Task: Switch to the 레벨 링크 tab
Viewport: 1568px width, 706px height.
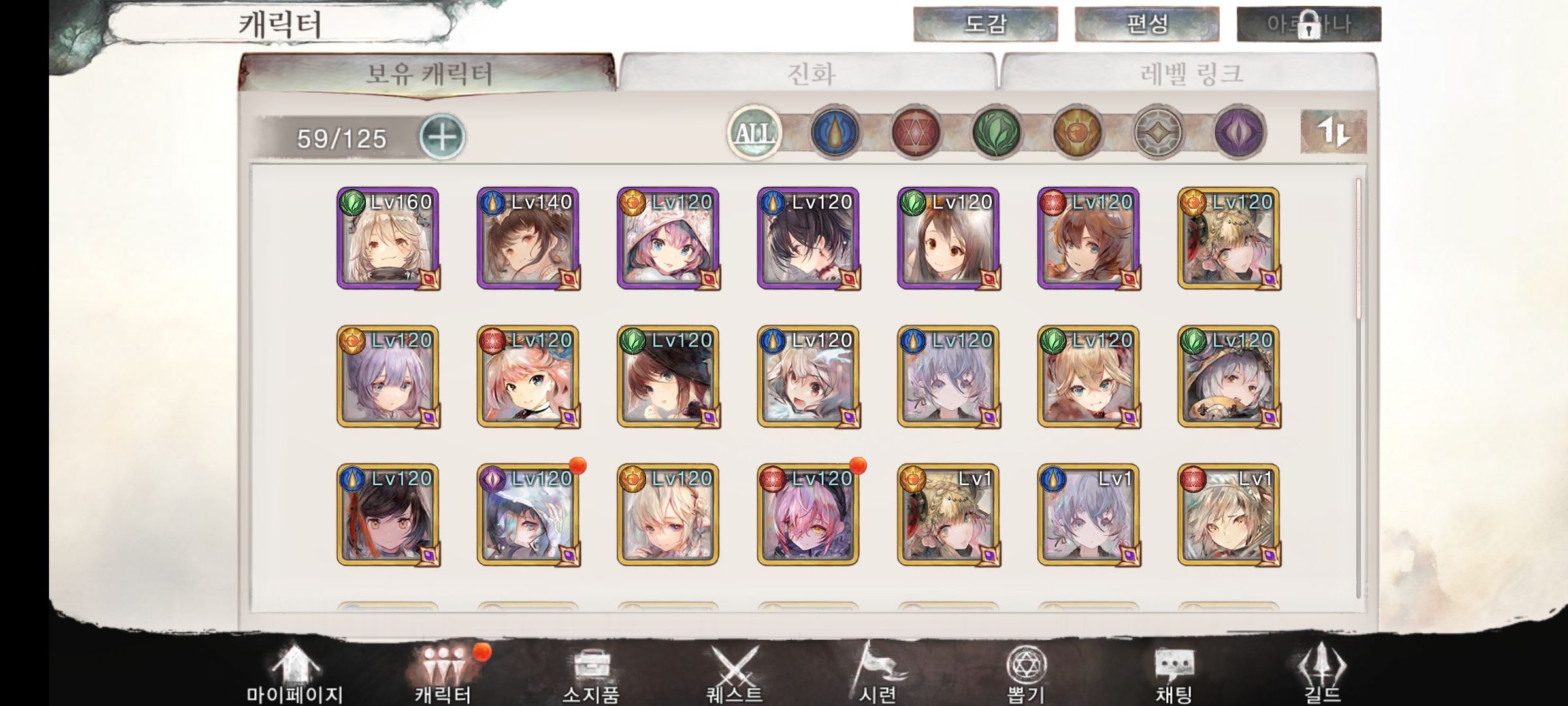Action: (1190, 73)
